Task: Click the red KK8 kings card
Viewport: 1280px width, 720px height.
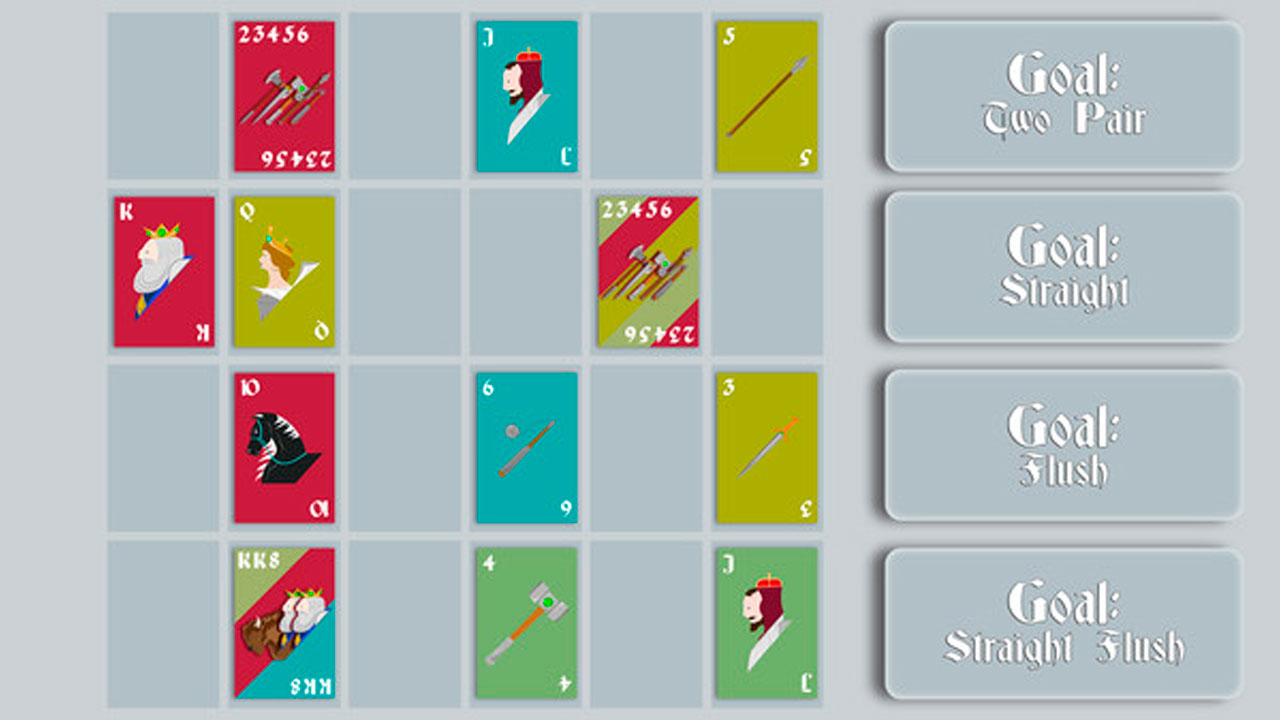Action: (283, 625)
